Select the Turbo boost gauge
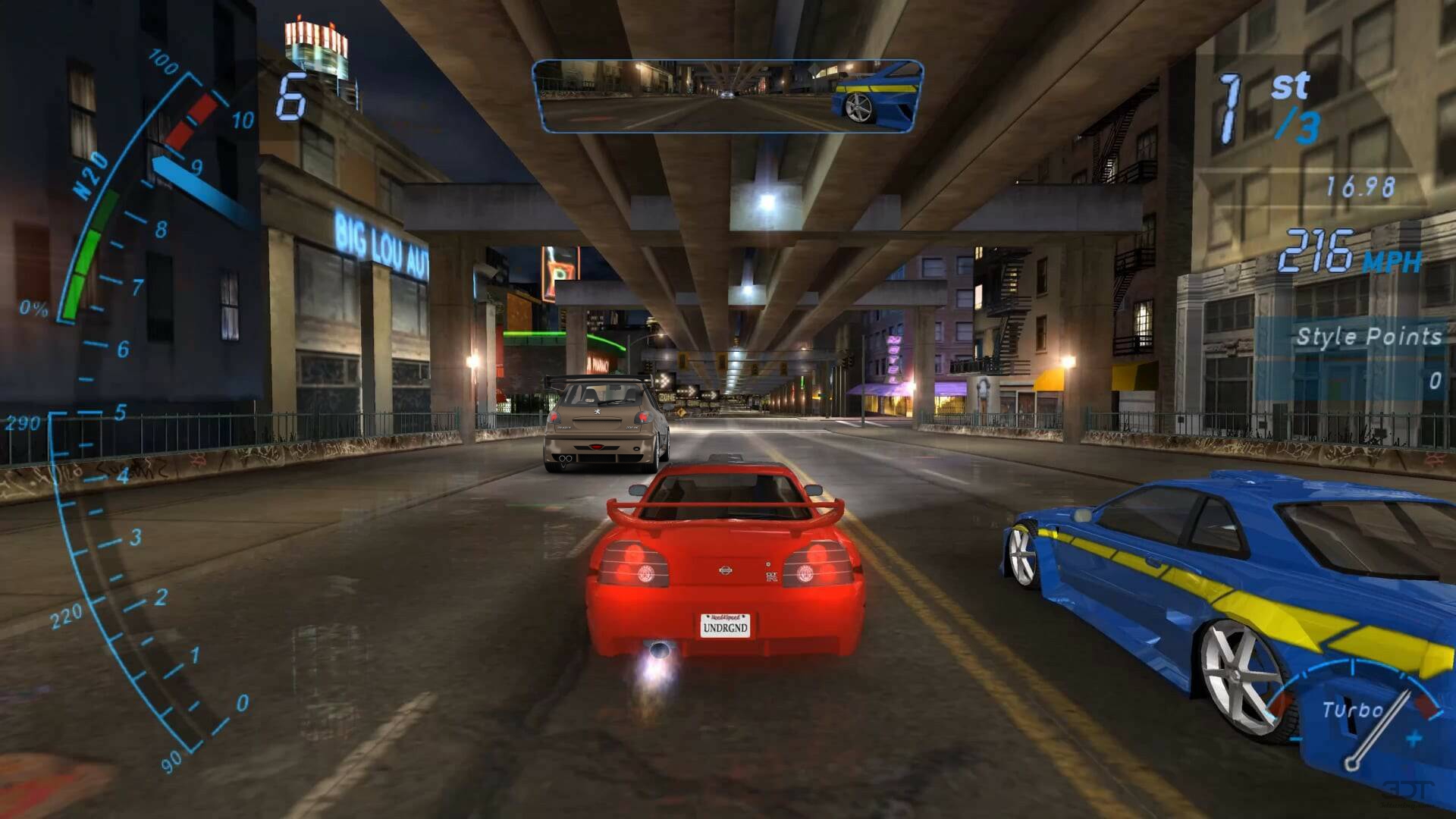Screen dimensions: 1456x819 1357,713
